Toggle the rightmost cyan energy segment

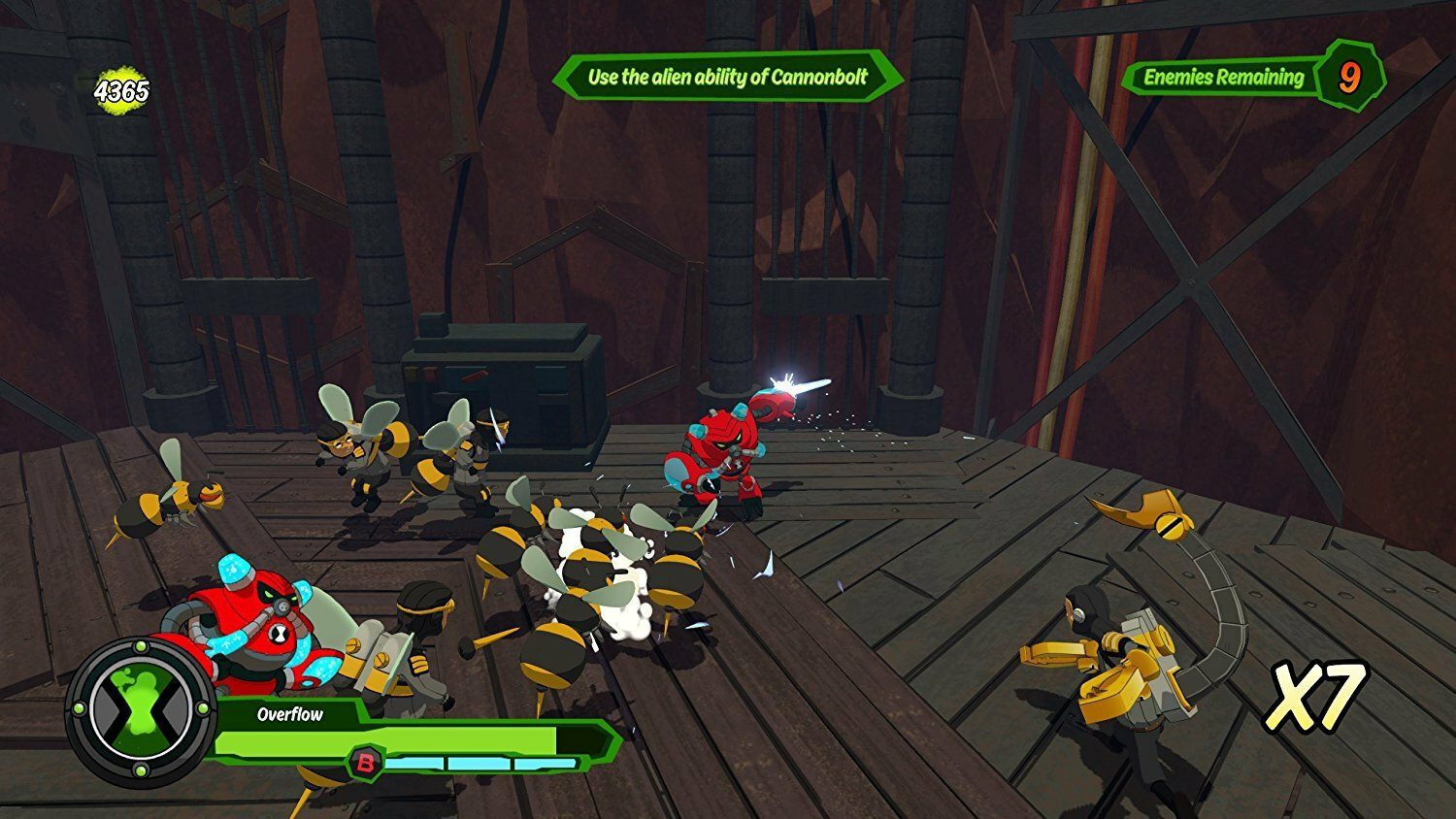coord(546,761)
